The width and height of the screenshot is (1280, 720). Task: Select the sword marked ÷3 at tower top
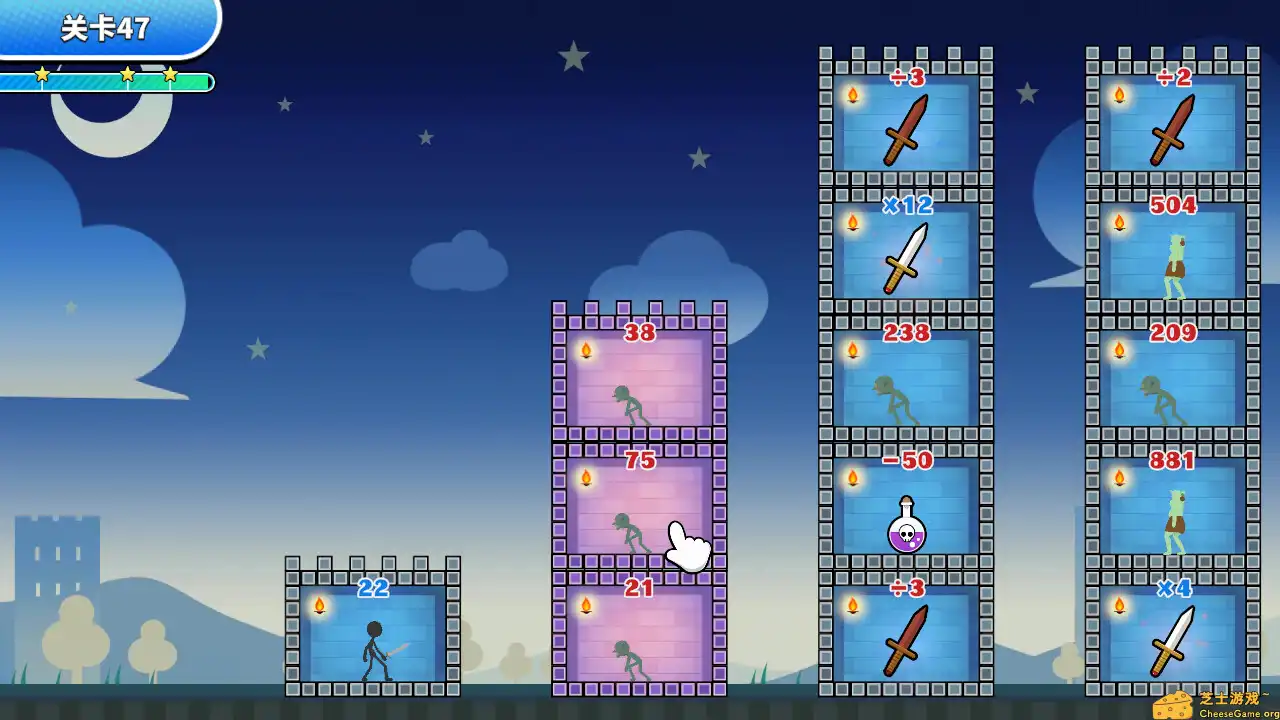[905, 135]
